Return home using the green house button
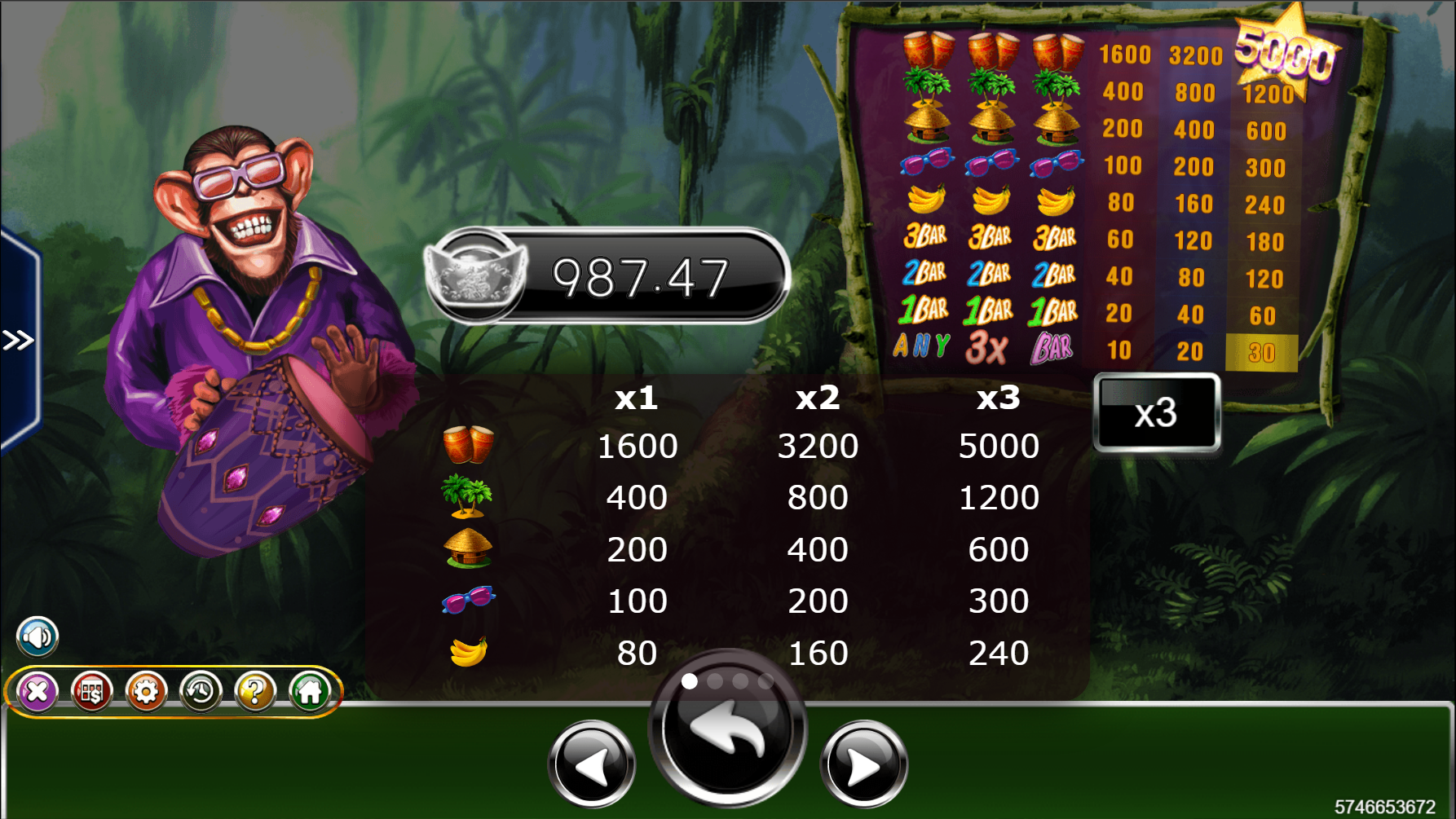This screenshot has height=819, width=1456. (310, 692)
